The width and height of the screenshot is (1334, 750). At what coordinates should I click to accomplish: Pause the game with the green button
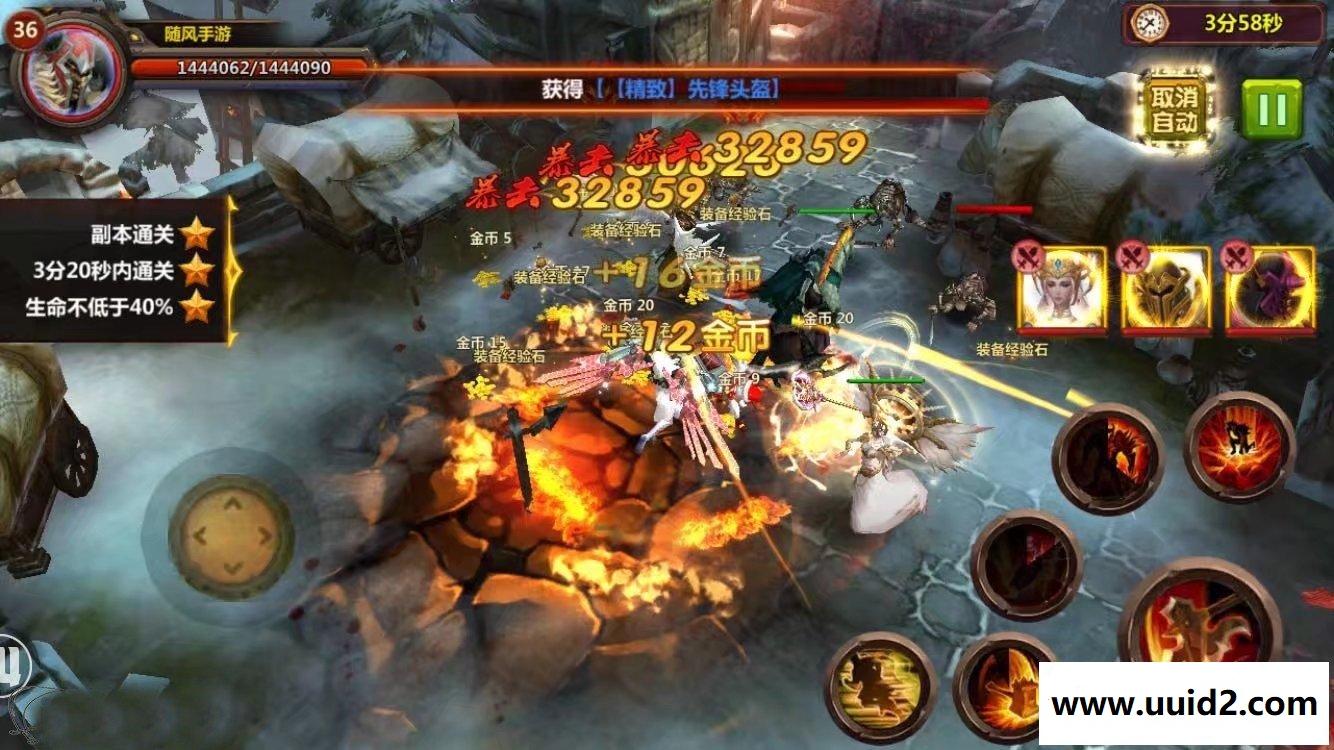[1272, 109]
